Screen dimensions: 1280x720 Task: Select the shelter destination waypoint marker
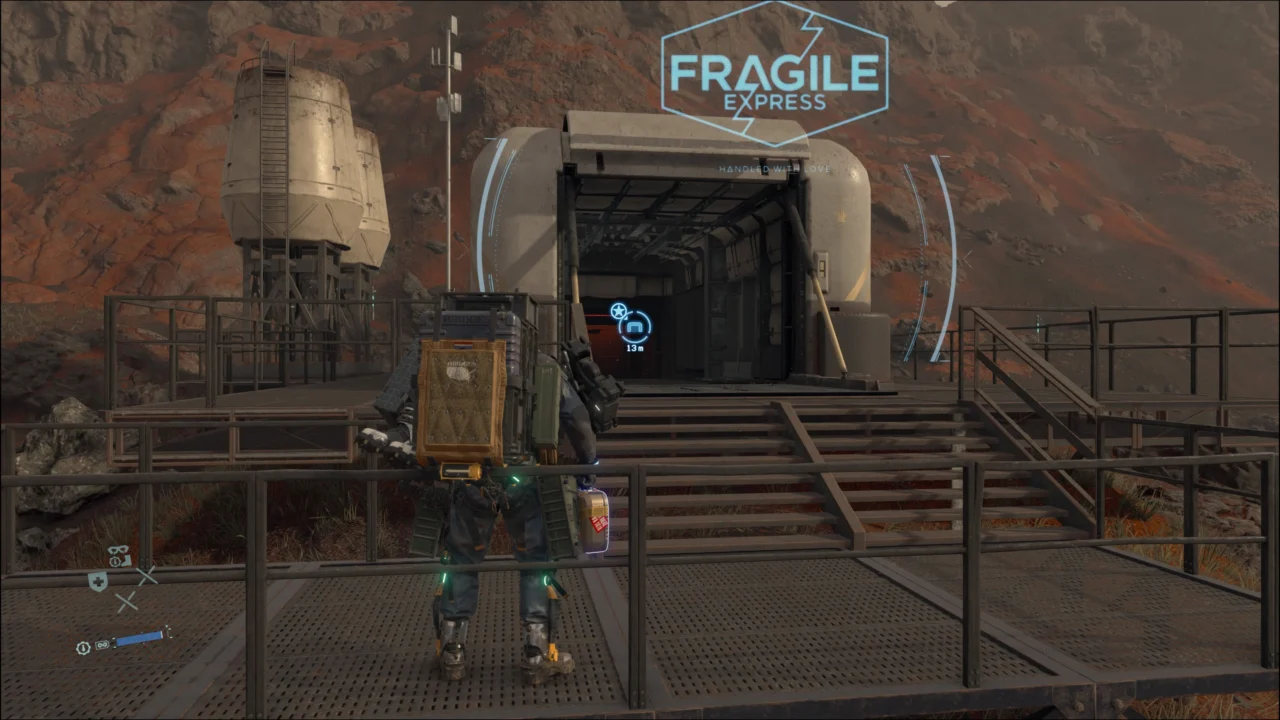635,326
